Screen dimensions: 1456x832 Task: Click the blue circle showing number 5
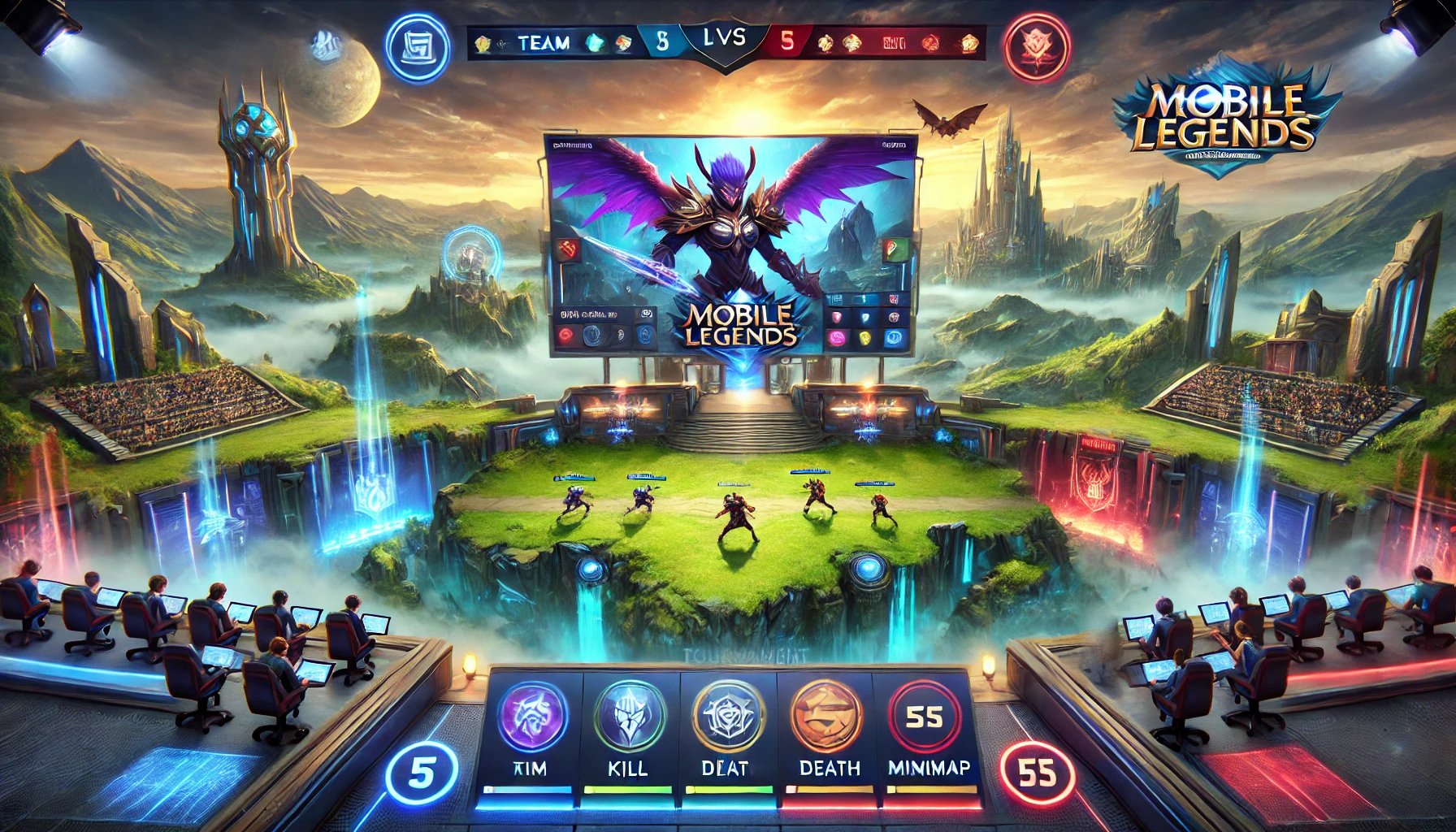422,773
